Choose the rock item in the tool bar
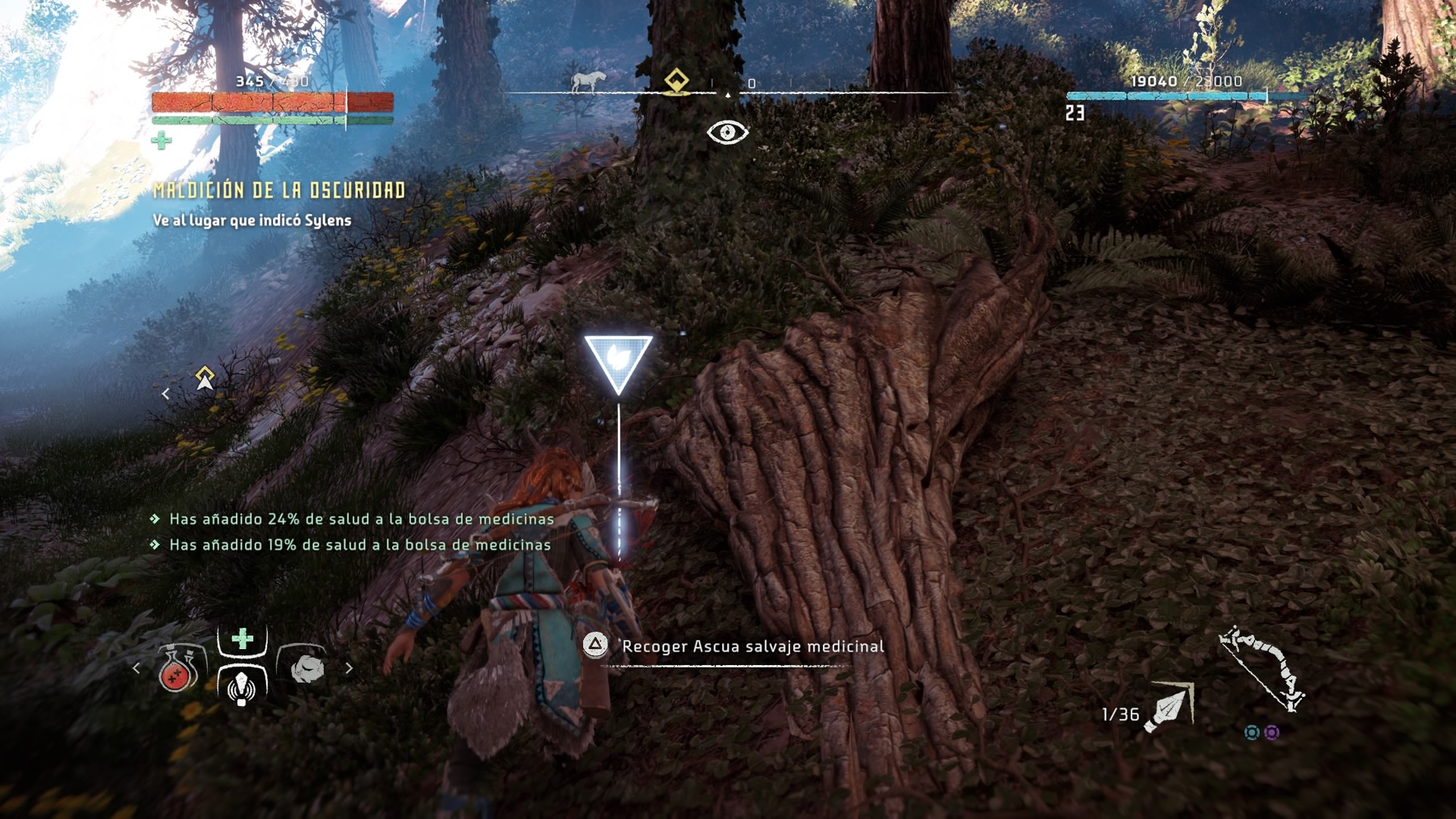The height and width of the screenshot is (819, 1456). (306, 668)
